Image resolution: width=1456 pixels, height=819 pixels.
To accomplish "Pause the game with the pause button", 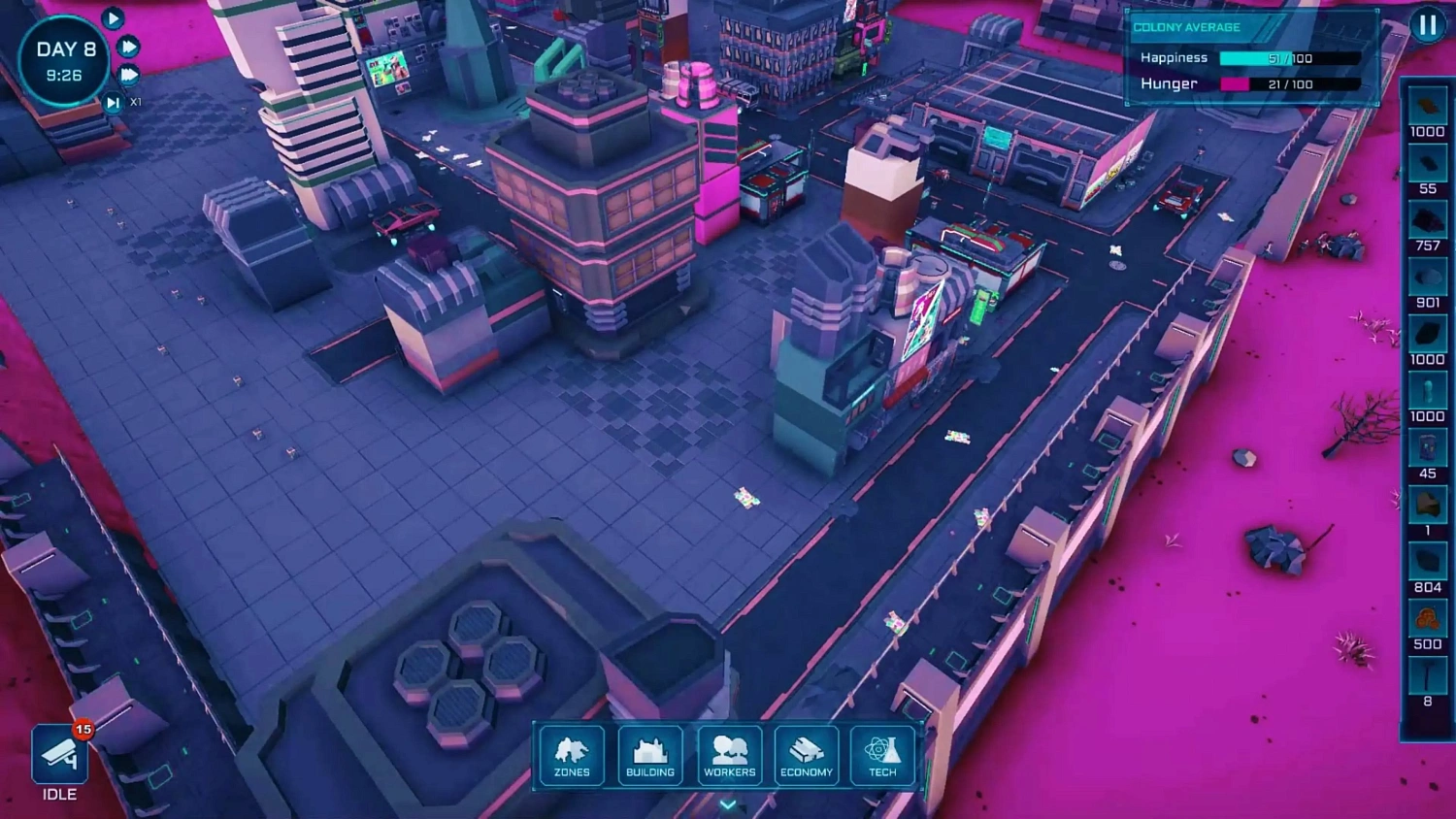I will tap(1428, 26).
